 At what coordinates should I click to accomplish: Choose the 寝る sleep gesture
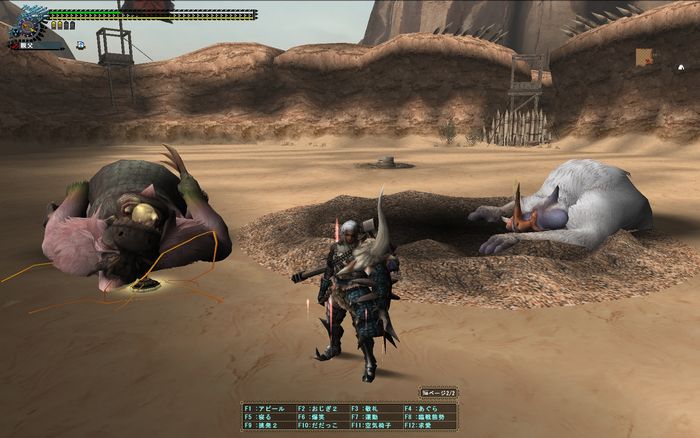point(262,416)
